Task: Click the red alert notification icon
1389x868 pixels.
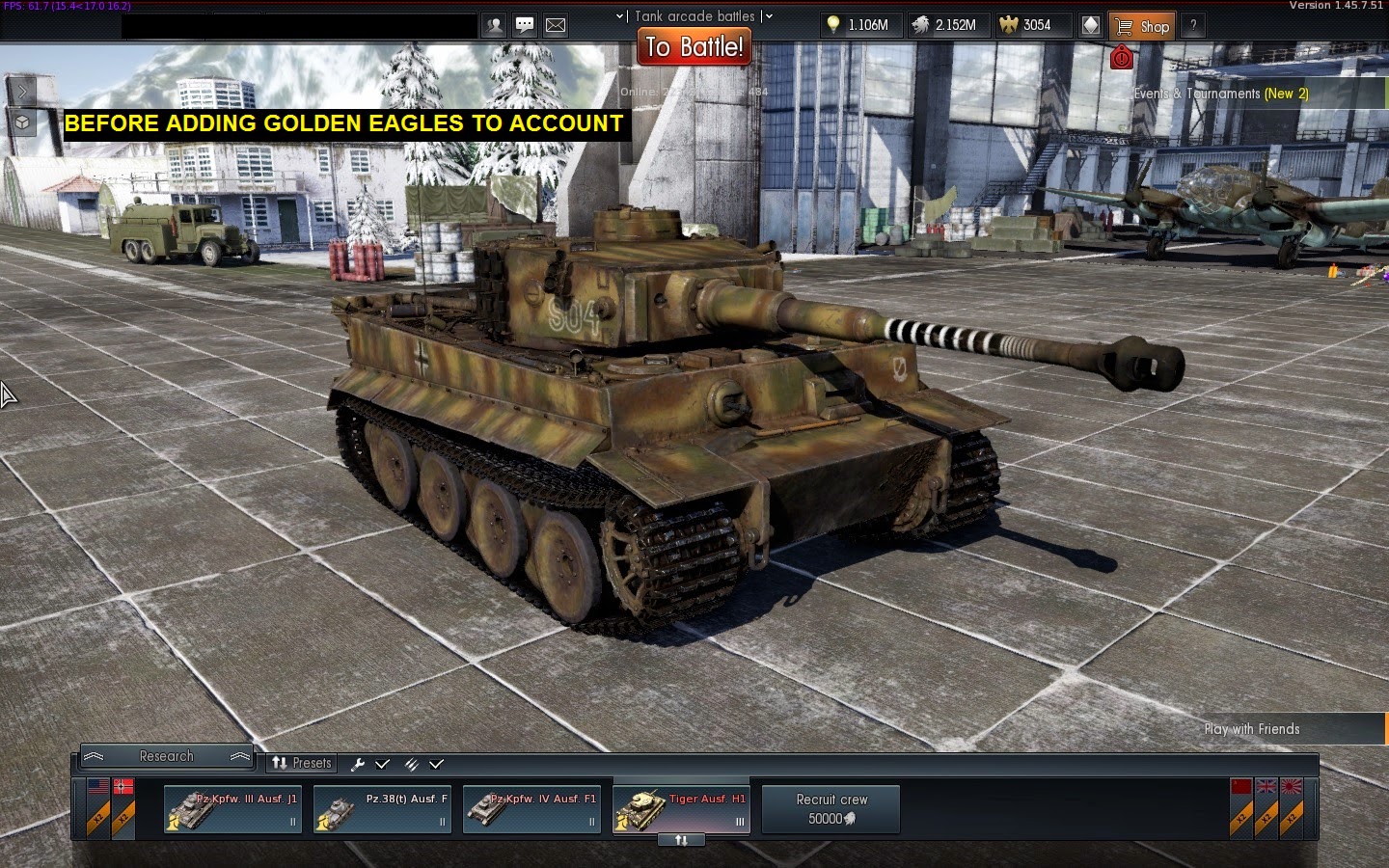Action: (1121, 58)
